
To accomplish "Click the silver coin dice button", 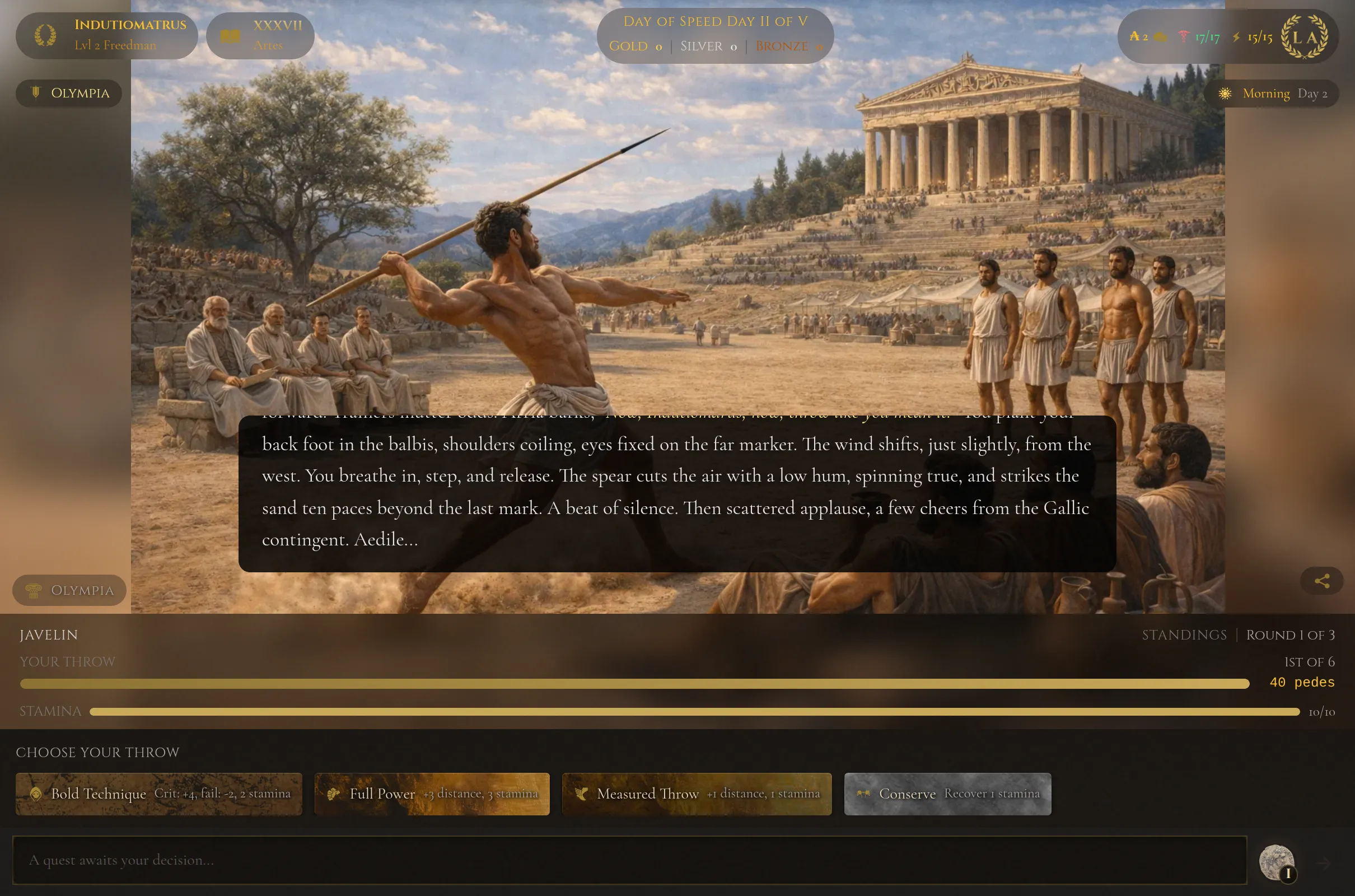I will tap(1277, 862).
